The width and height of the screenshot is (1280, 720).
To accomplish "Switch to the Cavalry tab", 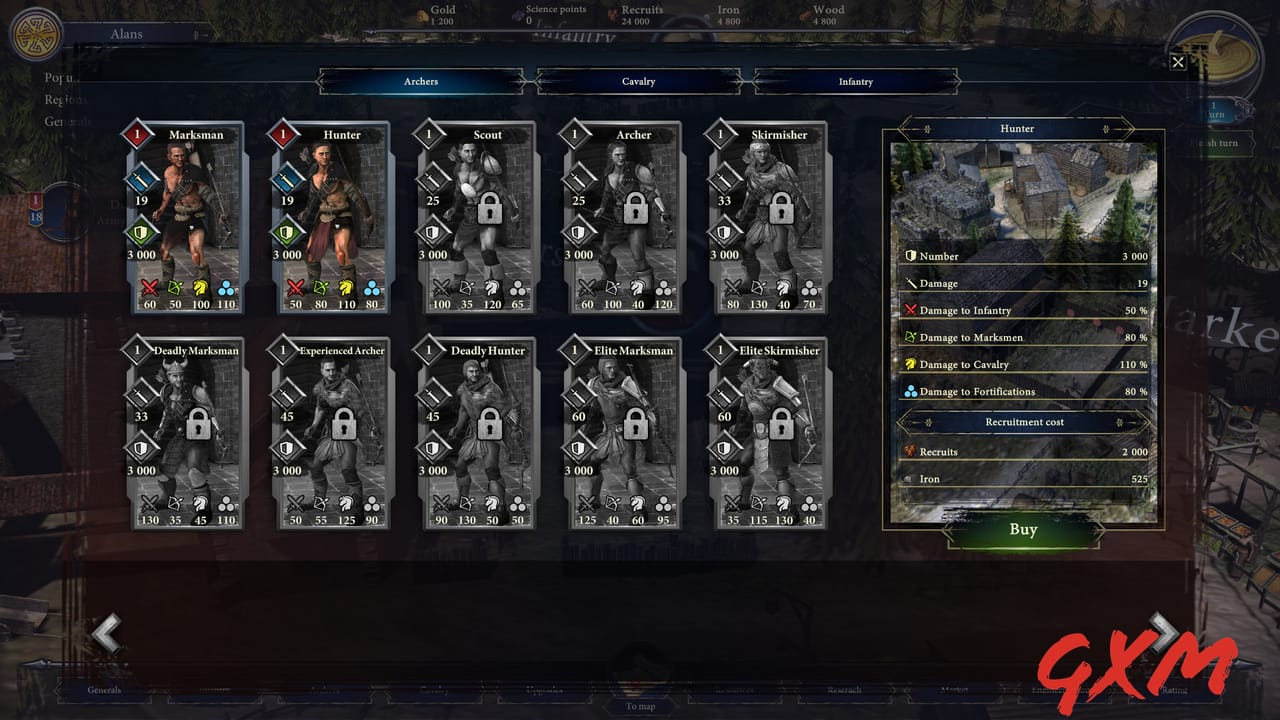I will click(x=638, y=81).
